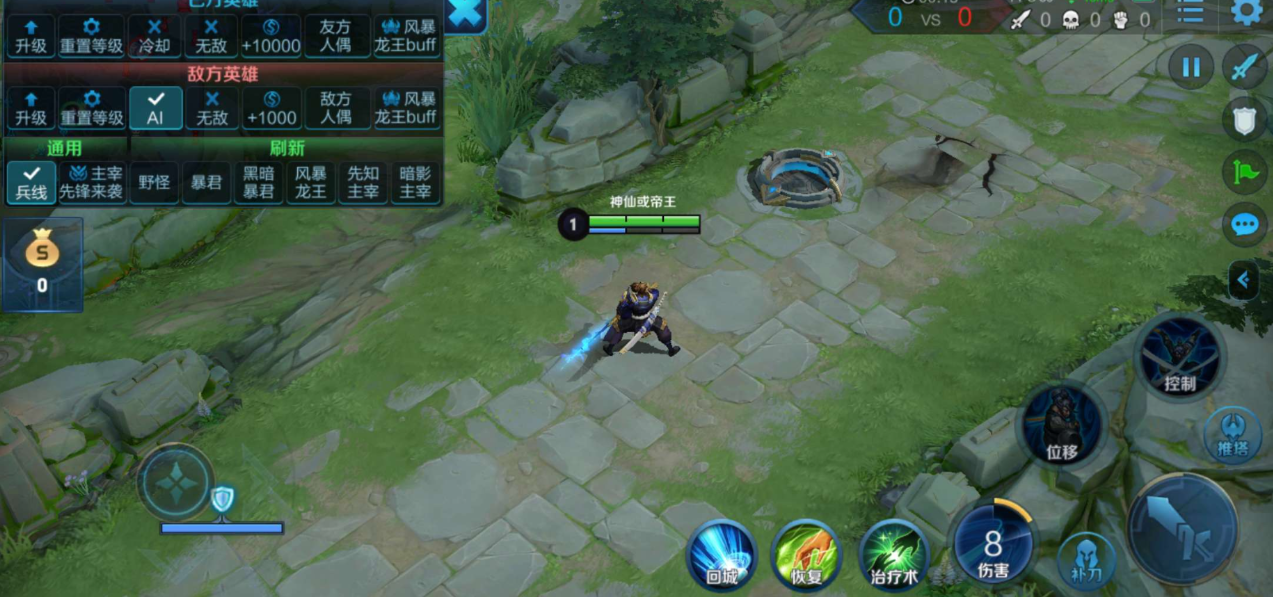Use the 控制 ultimate skill
The height and width of the screenshot is (597, 1273).
(x=1179, y=357)
